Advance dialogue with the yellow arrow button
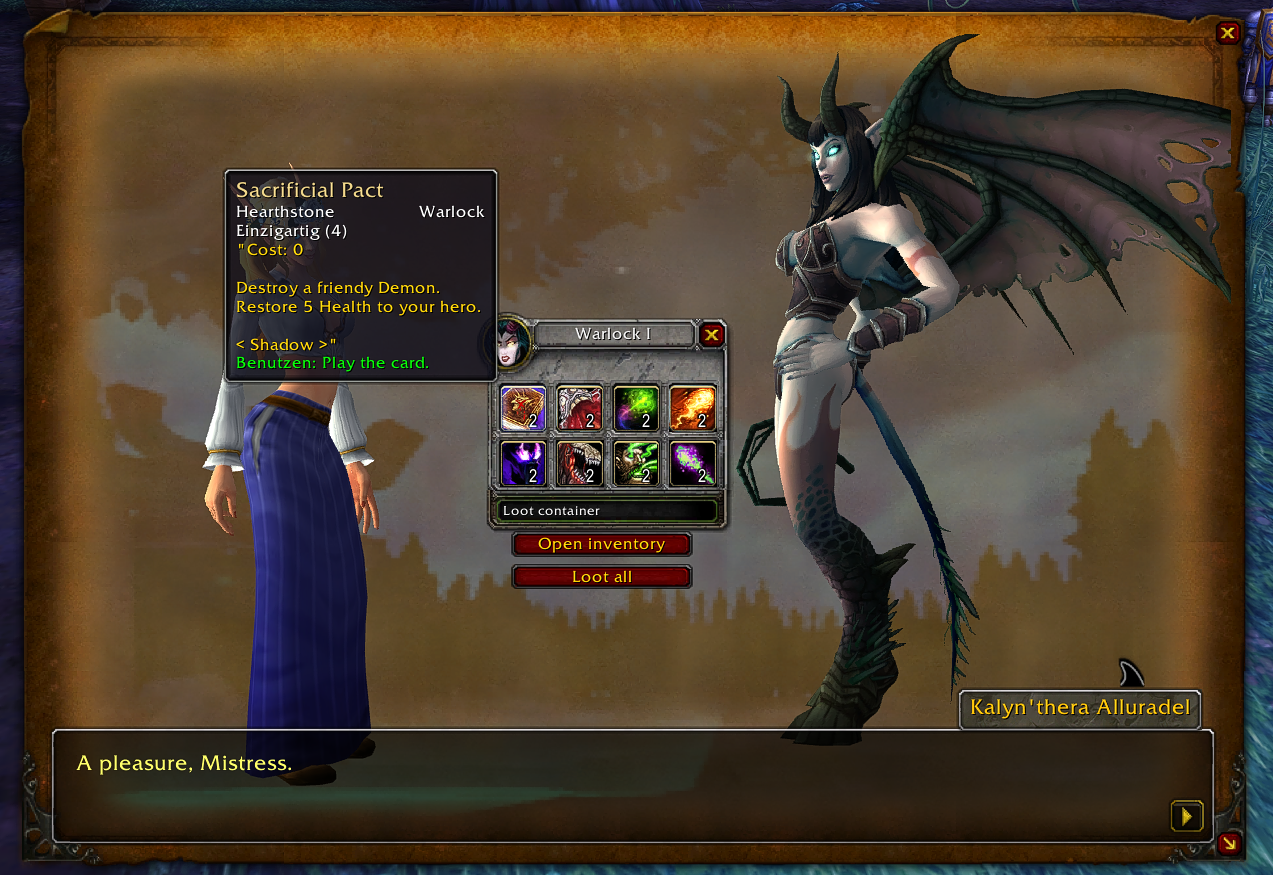This screenshot has width=1273, height=875. 1186,816
